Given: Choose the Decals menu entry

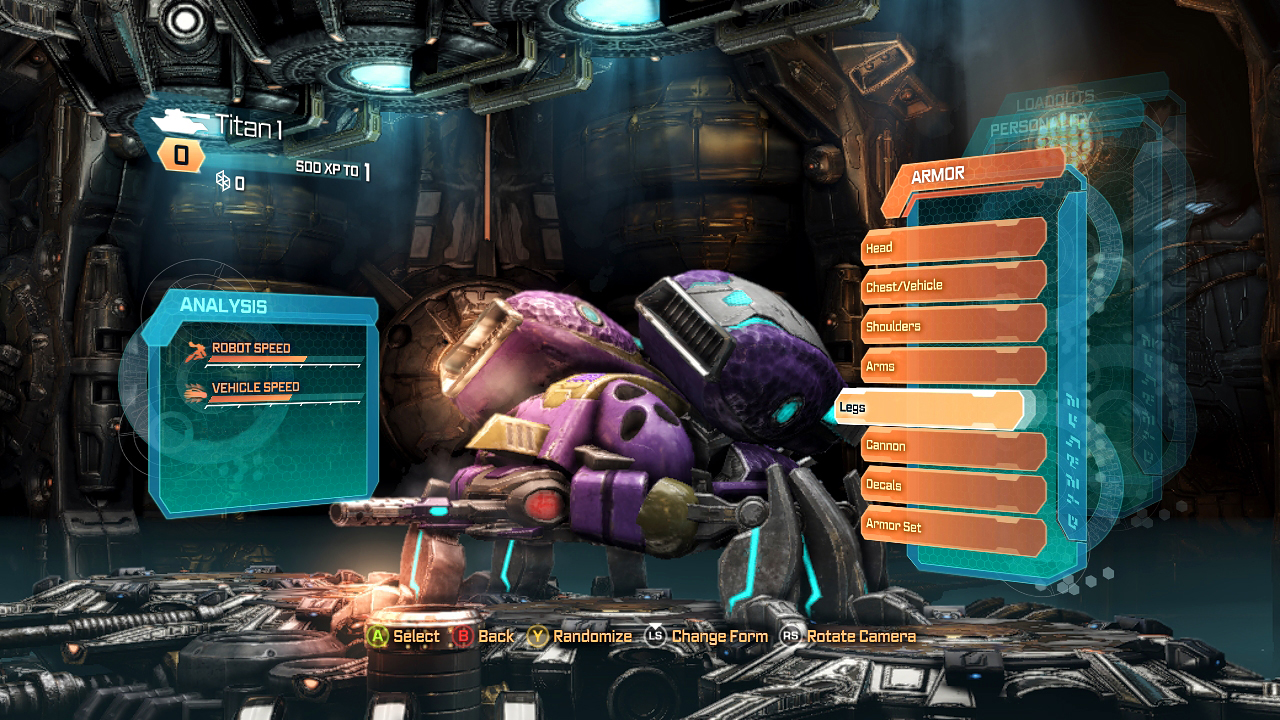Looking at the screenshot, I should pos(952,486).
